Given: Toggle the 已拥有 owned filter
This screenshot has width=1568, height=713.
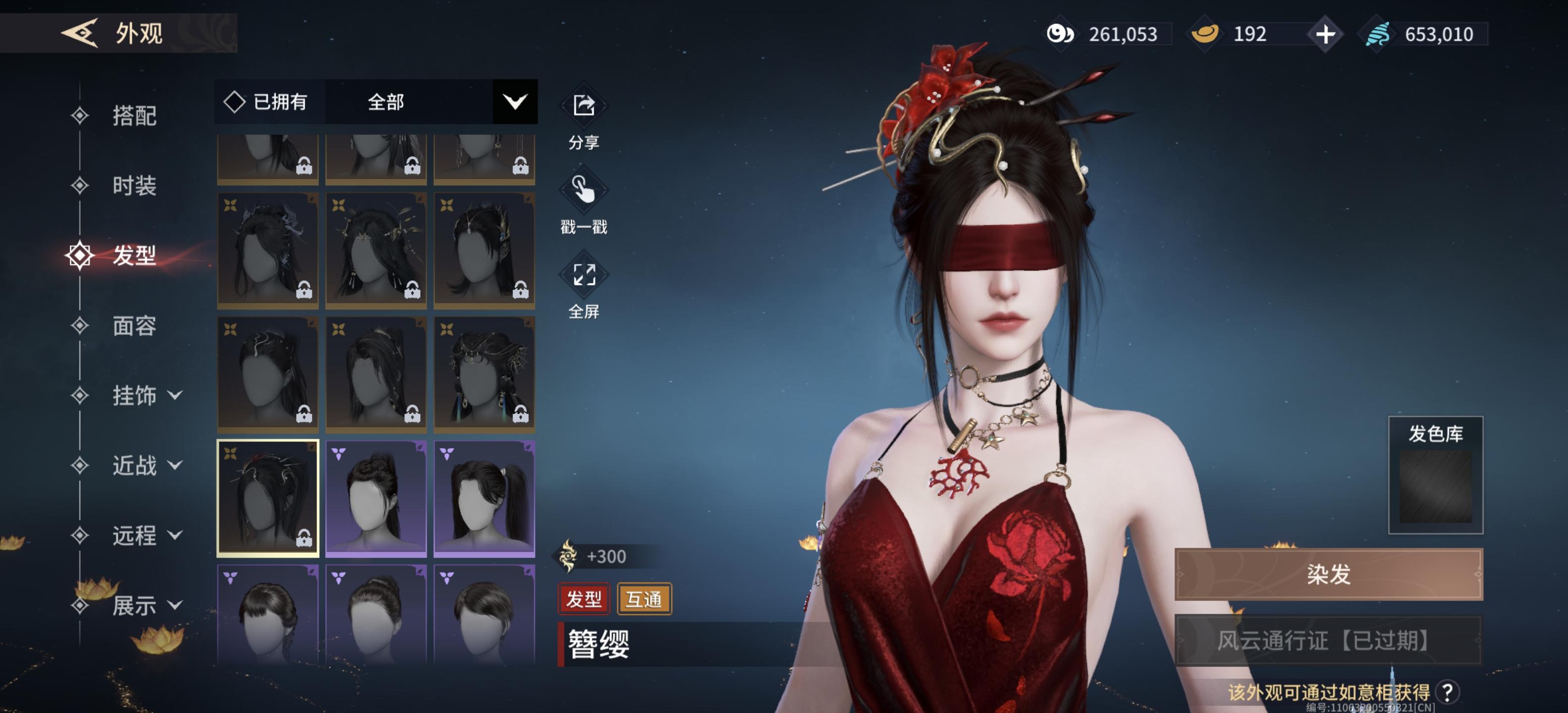Looking at the screenshot, I should click(267, 102).
